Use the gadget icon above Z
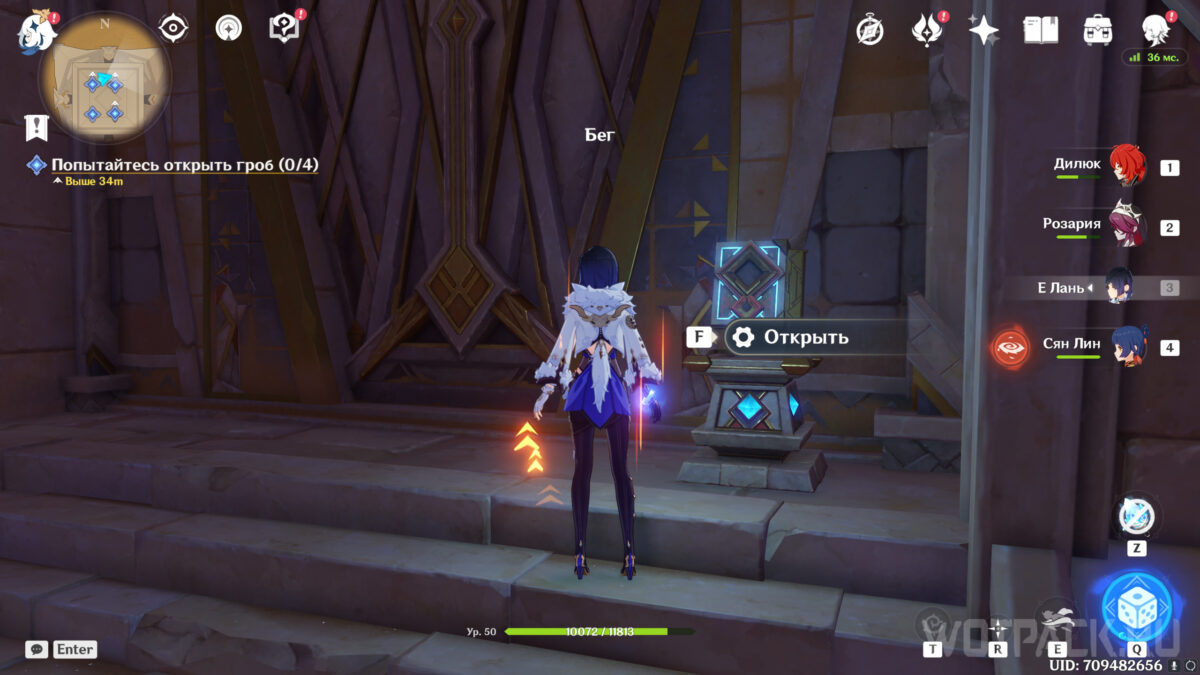The height and width of the screenshot is (675, 1200). point(1136,516)
